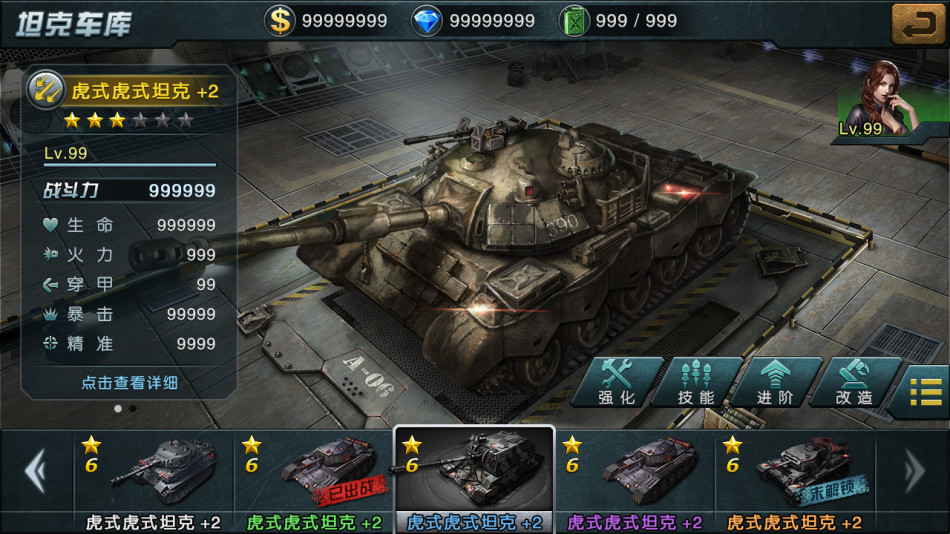Show next tanks with the right arrow
950x534 pixels.
(x=913, y=470)
